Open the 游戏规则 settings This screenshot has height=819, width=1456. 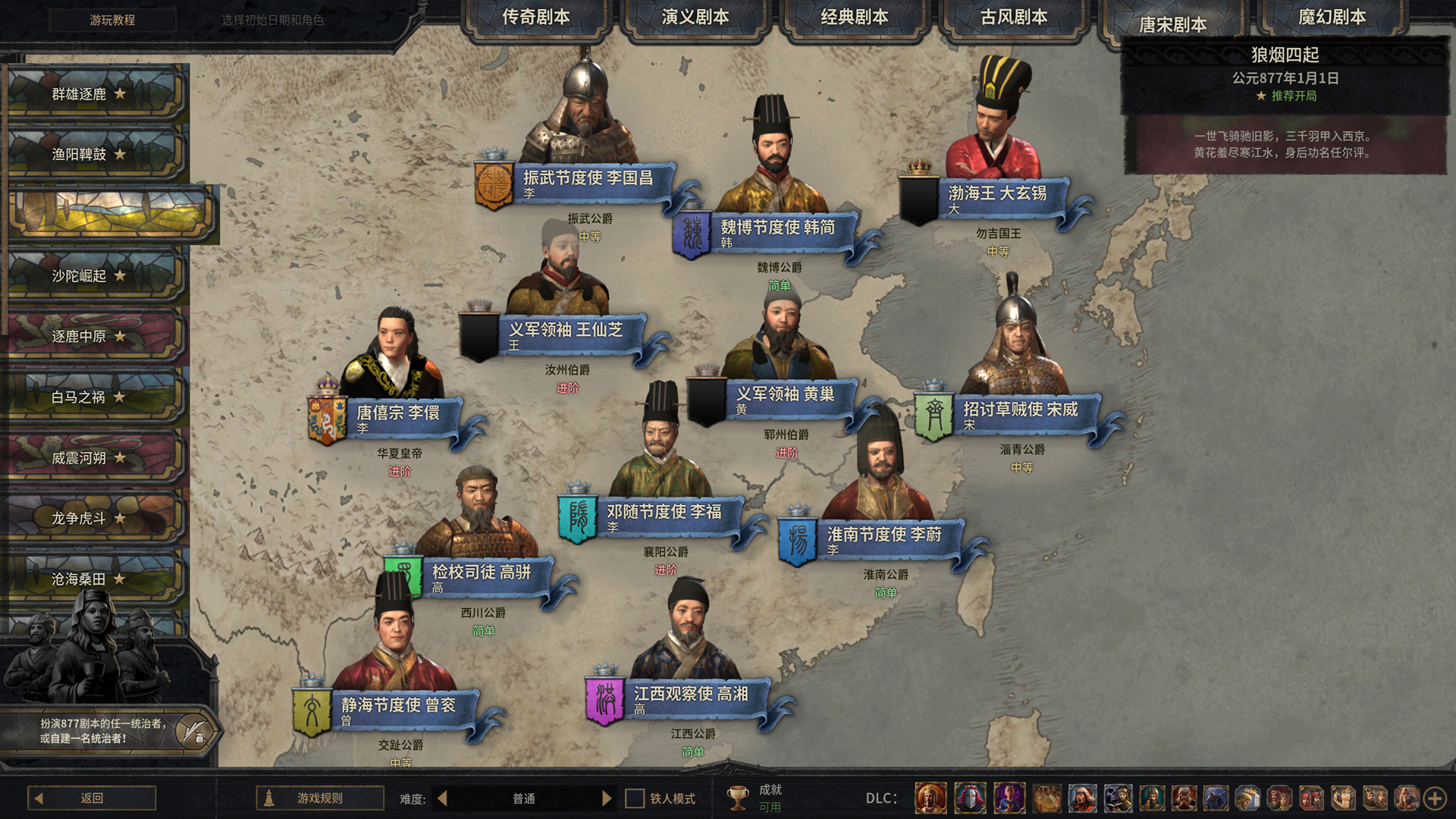[318, 797]
